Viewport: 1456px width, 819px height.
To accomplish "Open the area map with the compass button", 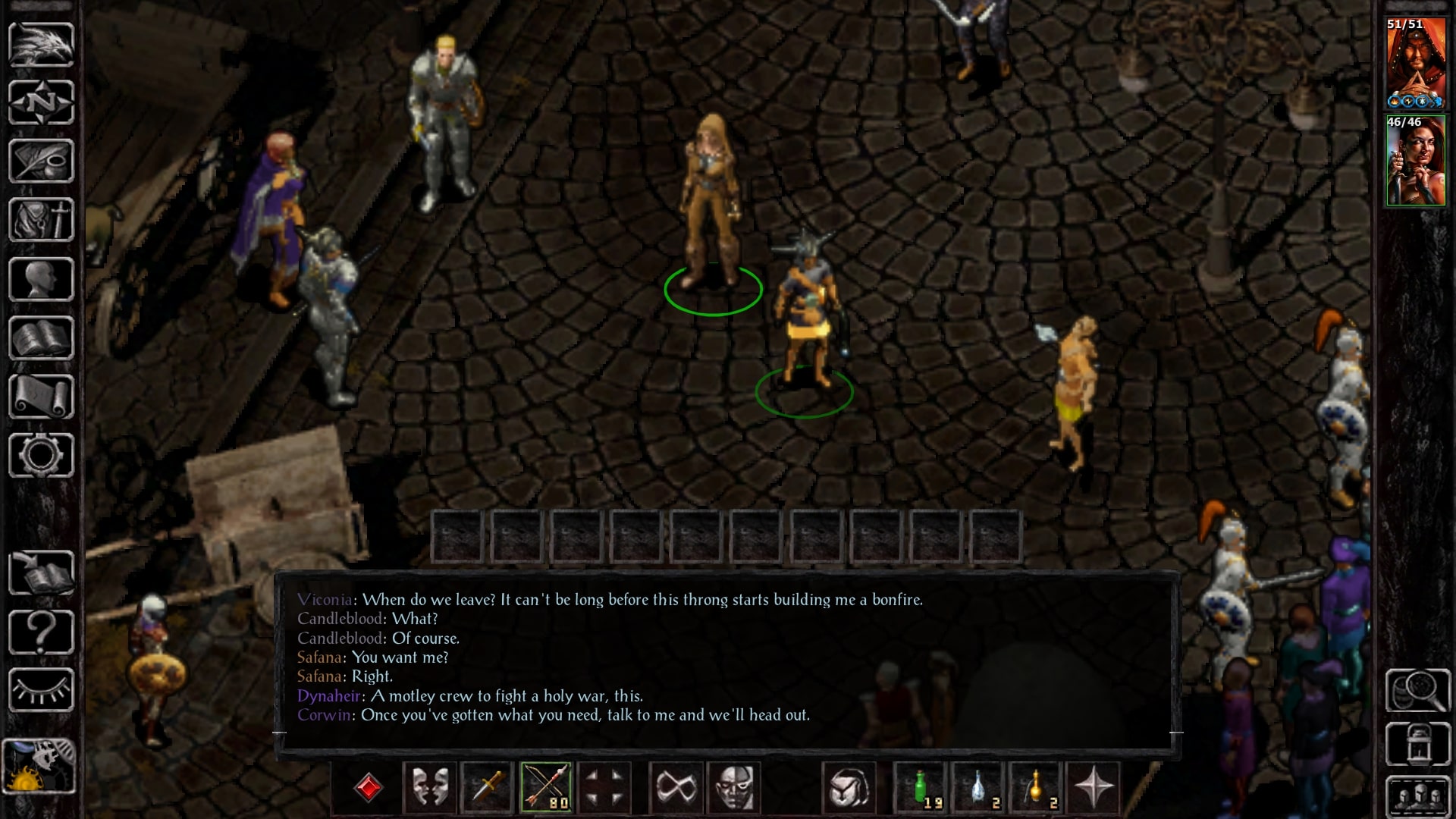I will pos(41,102).
